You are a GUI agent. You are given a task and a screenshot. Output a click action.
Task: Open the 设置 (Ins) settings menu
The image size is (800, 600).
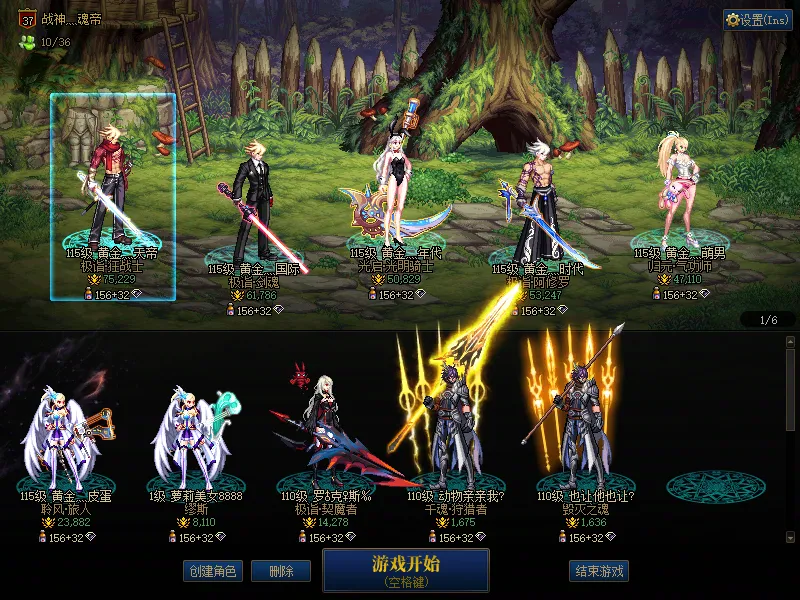pos(757,20)
